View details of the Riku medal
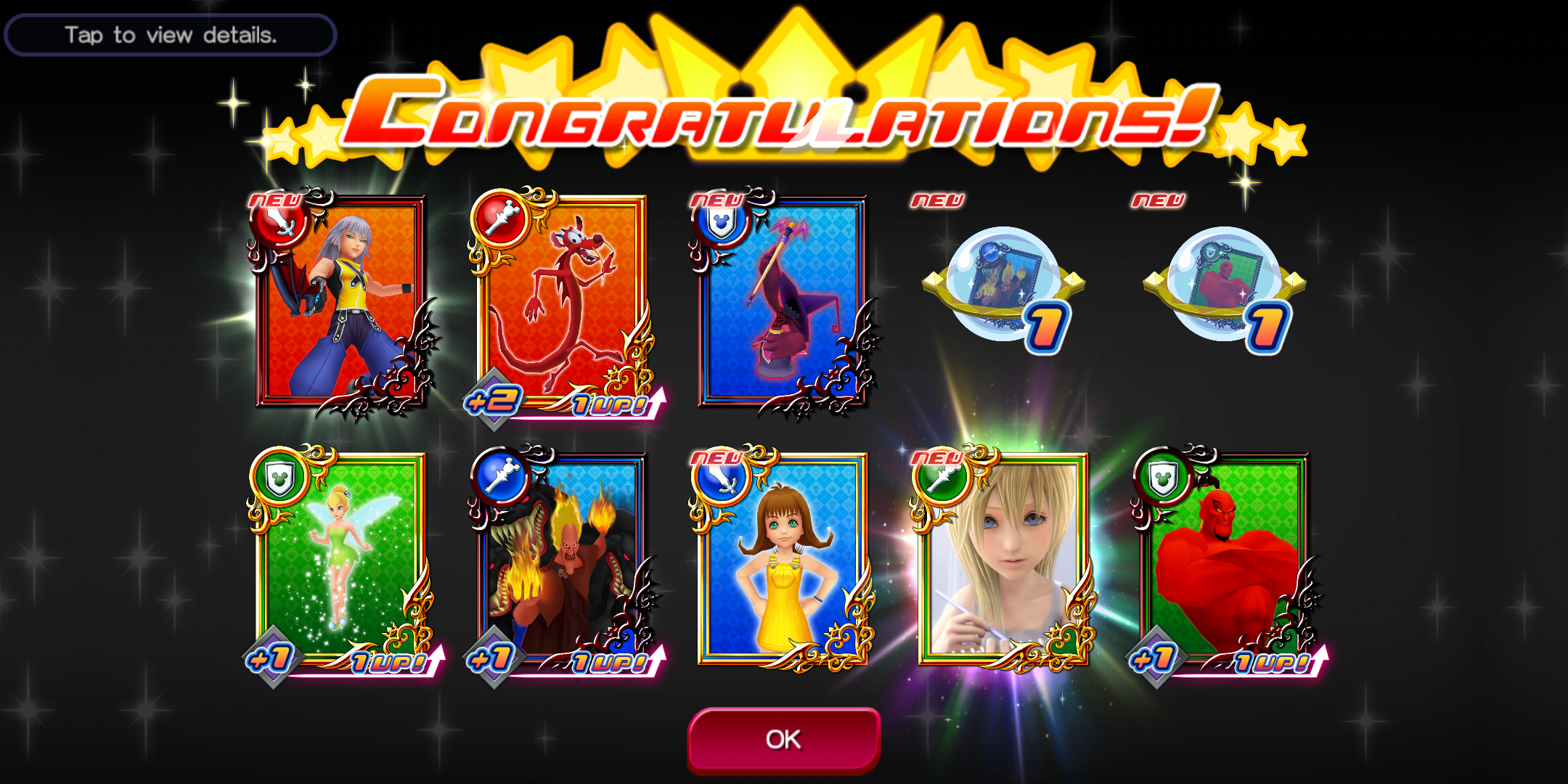The height and width of the screenshot is (784, 1568). pos(341,301)
